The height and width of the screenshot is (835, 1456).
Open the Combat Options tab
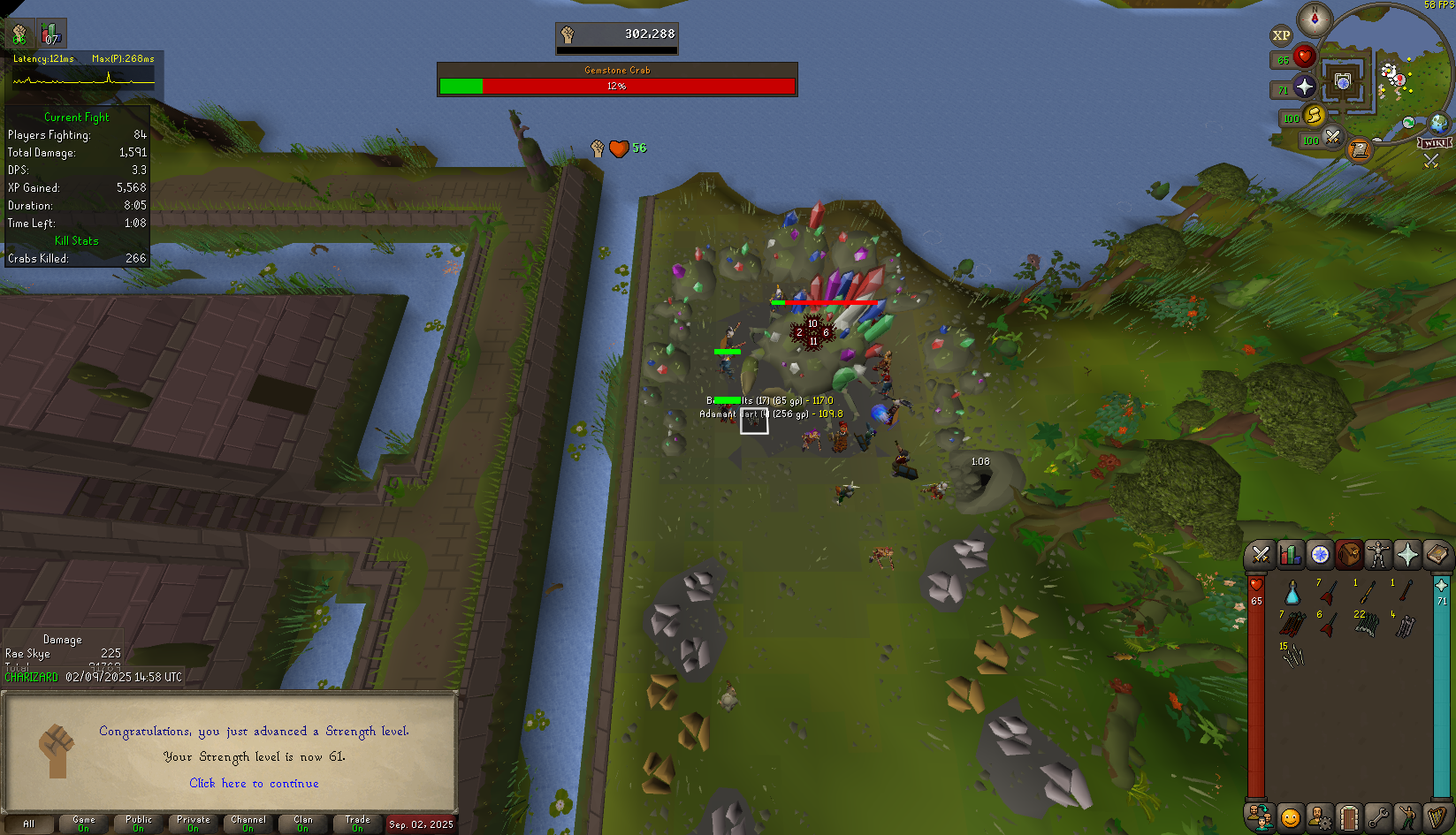1261,555
